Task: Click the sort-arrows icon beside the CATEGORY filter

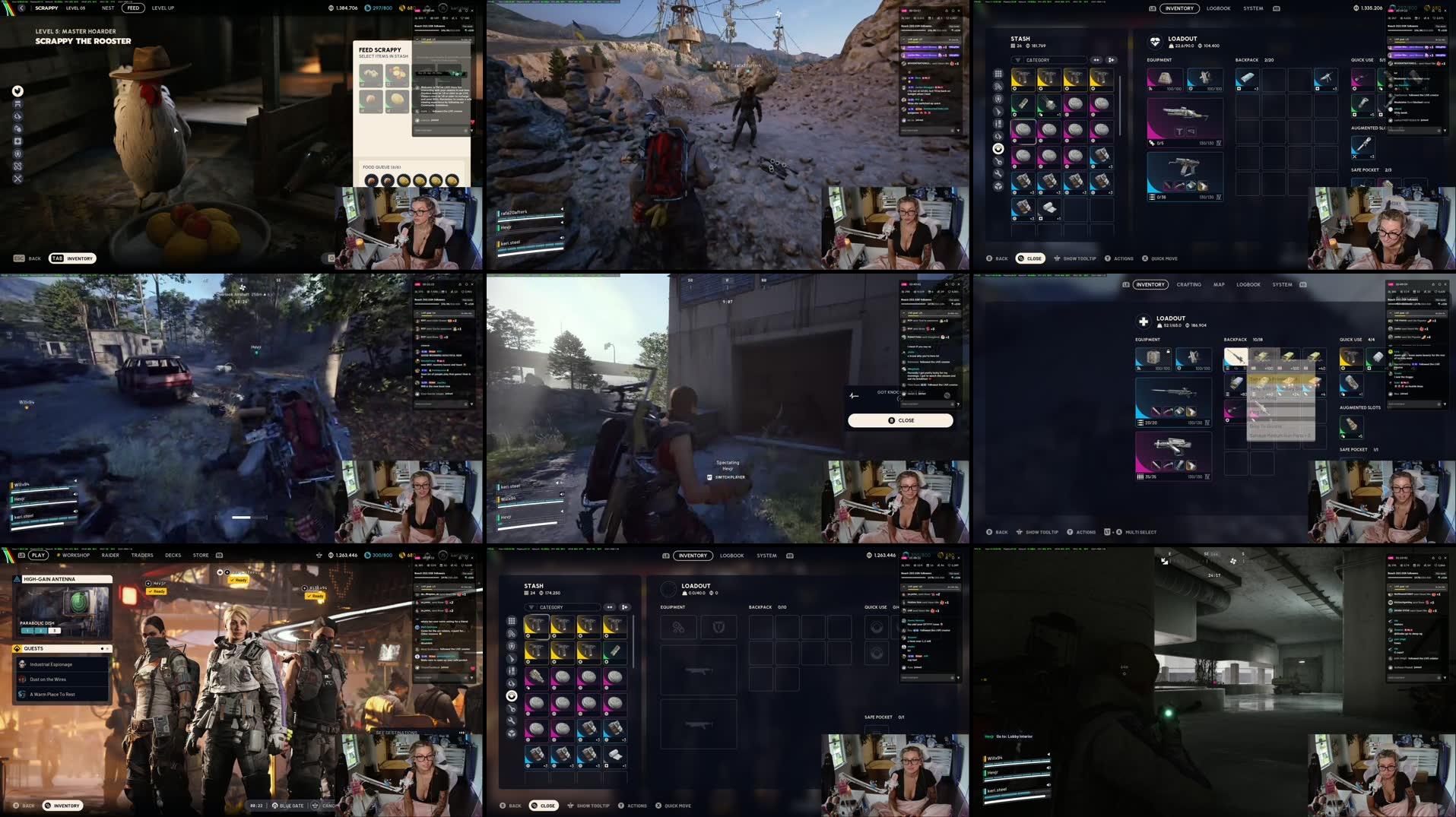Action: tap(1096, 60)
